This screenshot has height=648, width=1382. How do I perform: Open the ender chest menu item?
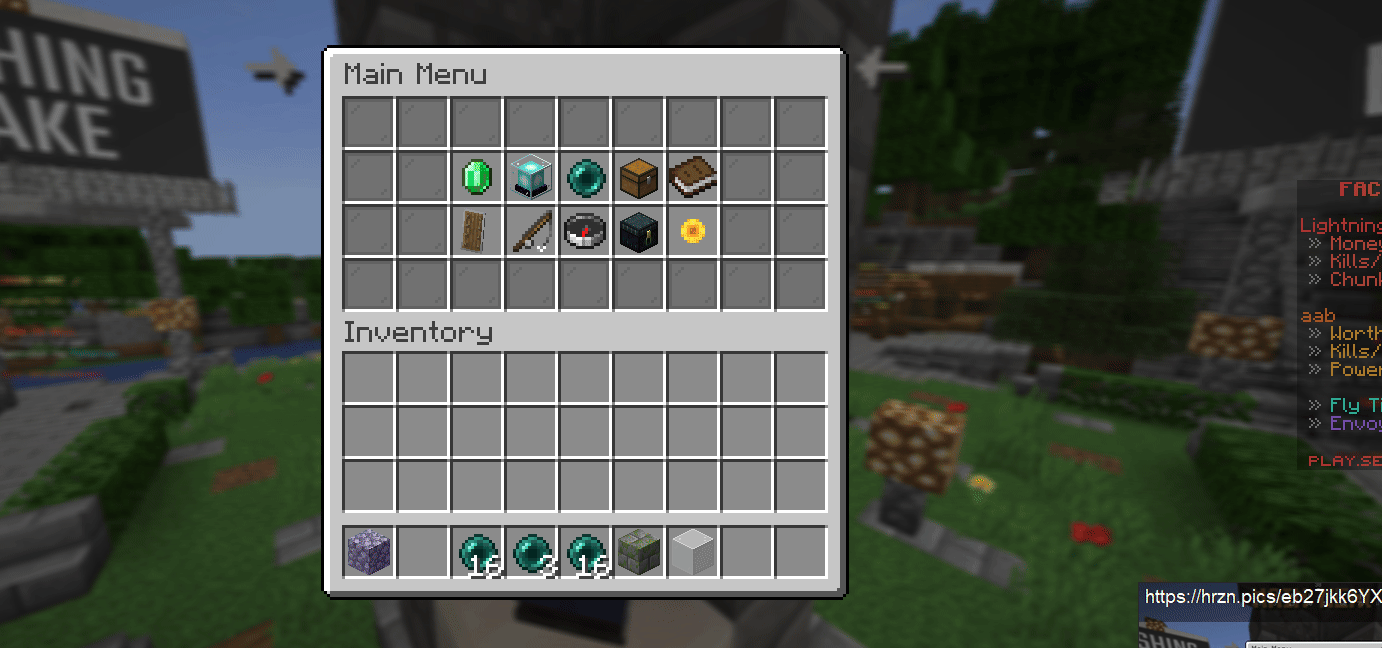point(639,231)
